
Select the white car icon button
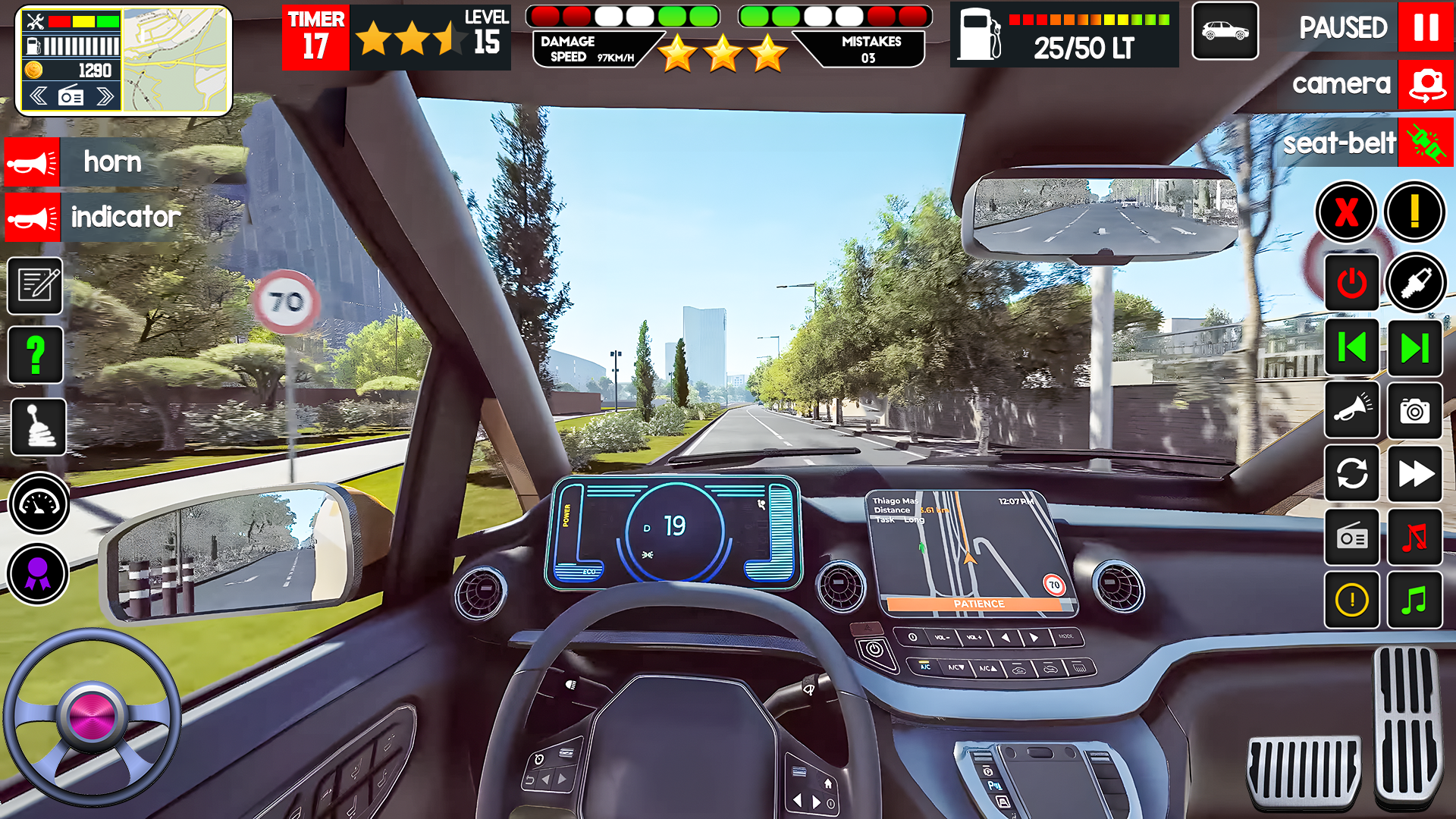[x=1225, y=31]
